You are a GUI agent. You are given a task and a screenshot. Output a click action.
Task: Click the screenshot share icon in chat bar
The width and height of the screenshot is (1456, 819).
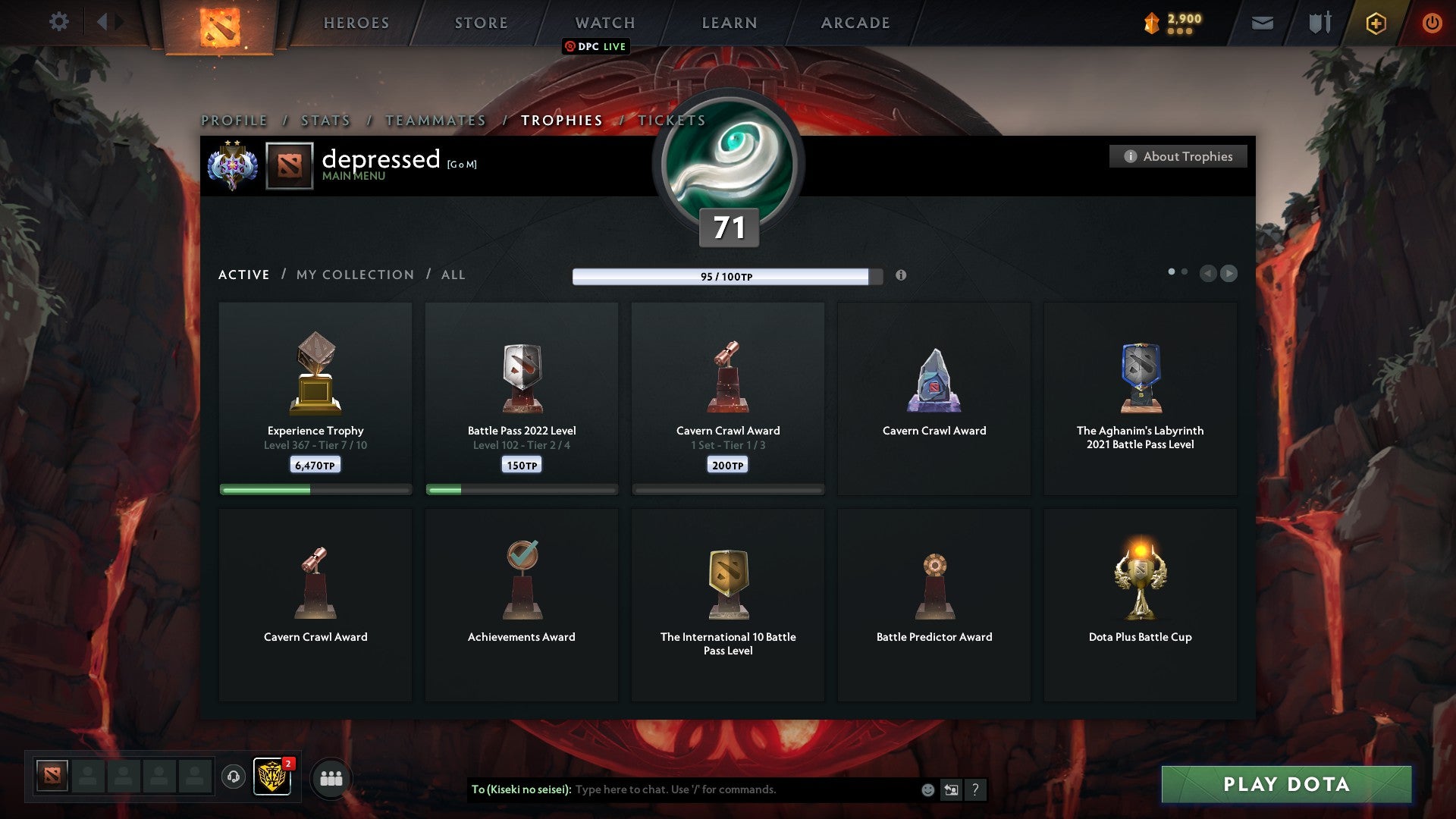click(950, 789)
